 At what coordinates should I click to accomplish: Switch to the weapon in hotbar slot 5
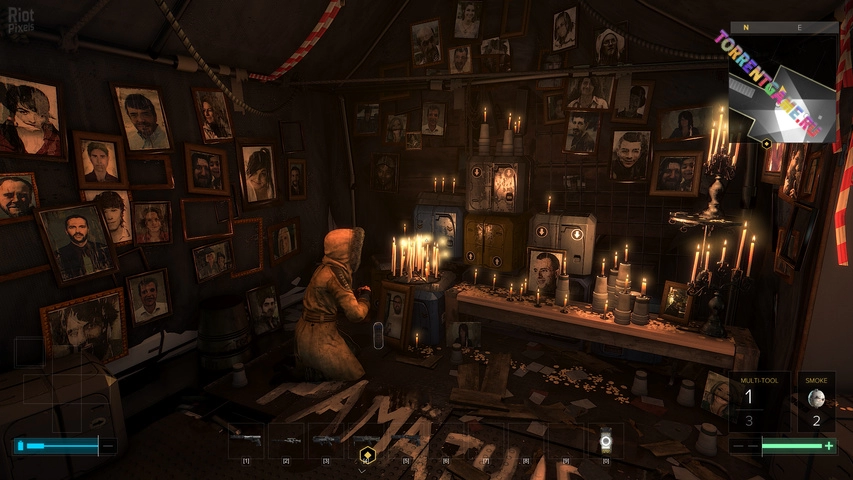406,440
